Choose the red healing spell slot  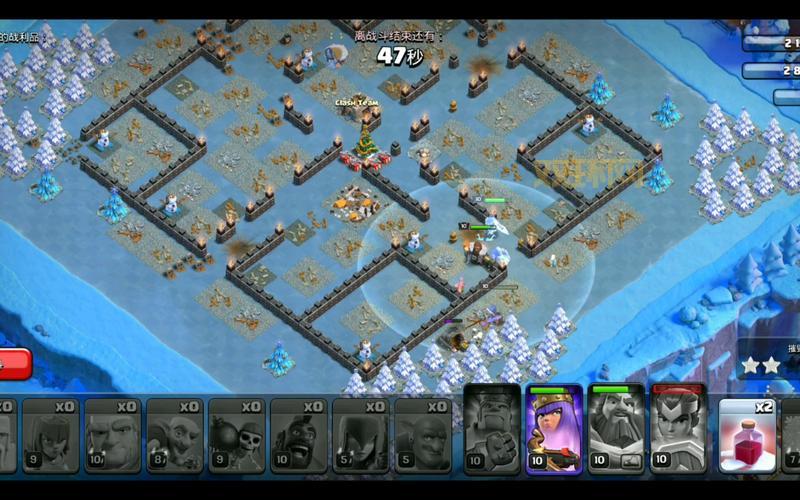[x=746, y=434]
